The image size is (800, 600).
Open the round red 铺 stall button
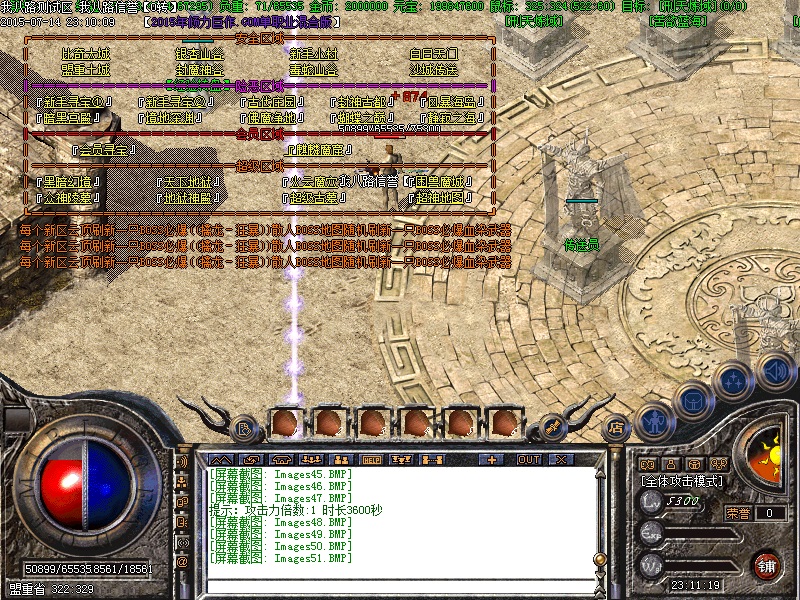pyautogui.click(x=767, y=563)
